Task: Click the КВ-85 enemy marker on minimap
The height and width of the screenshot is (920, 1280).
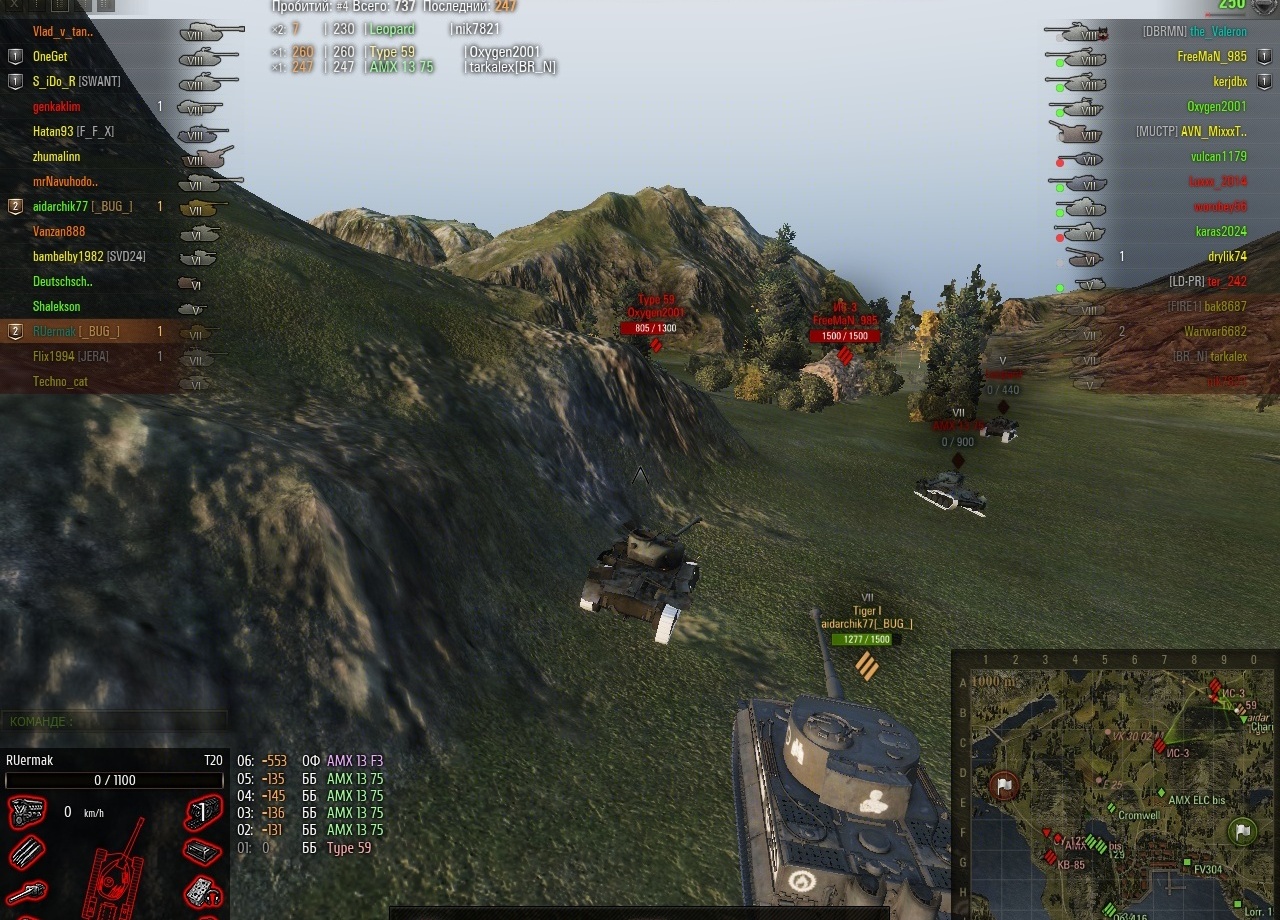Action: pyautogui.click(x=1051, y=857)
